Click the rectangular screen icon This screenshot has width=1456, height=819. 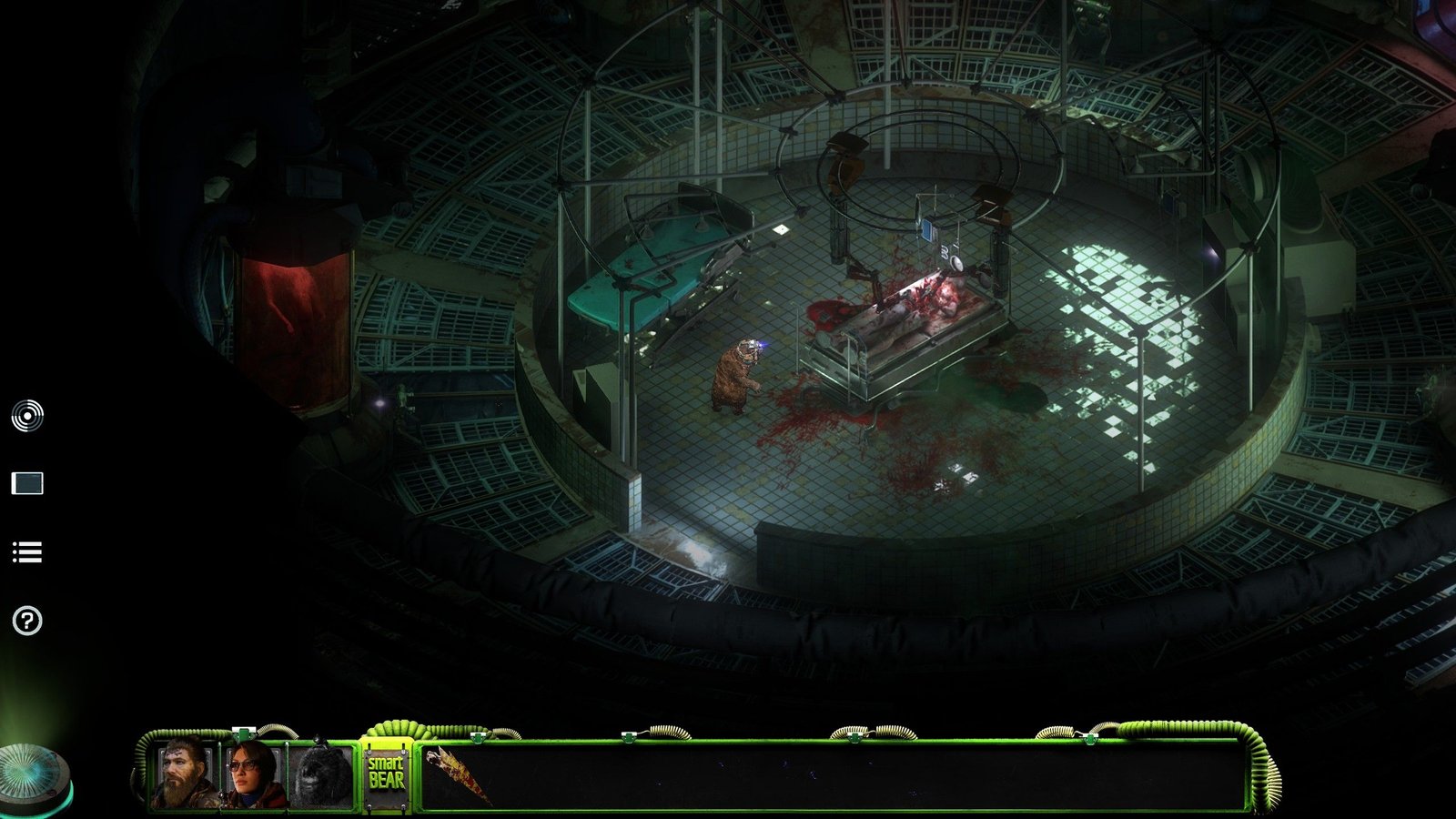pyautogui.click(x=27, y=483)
